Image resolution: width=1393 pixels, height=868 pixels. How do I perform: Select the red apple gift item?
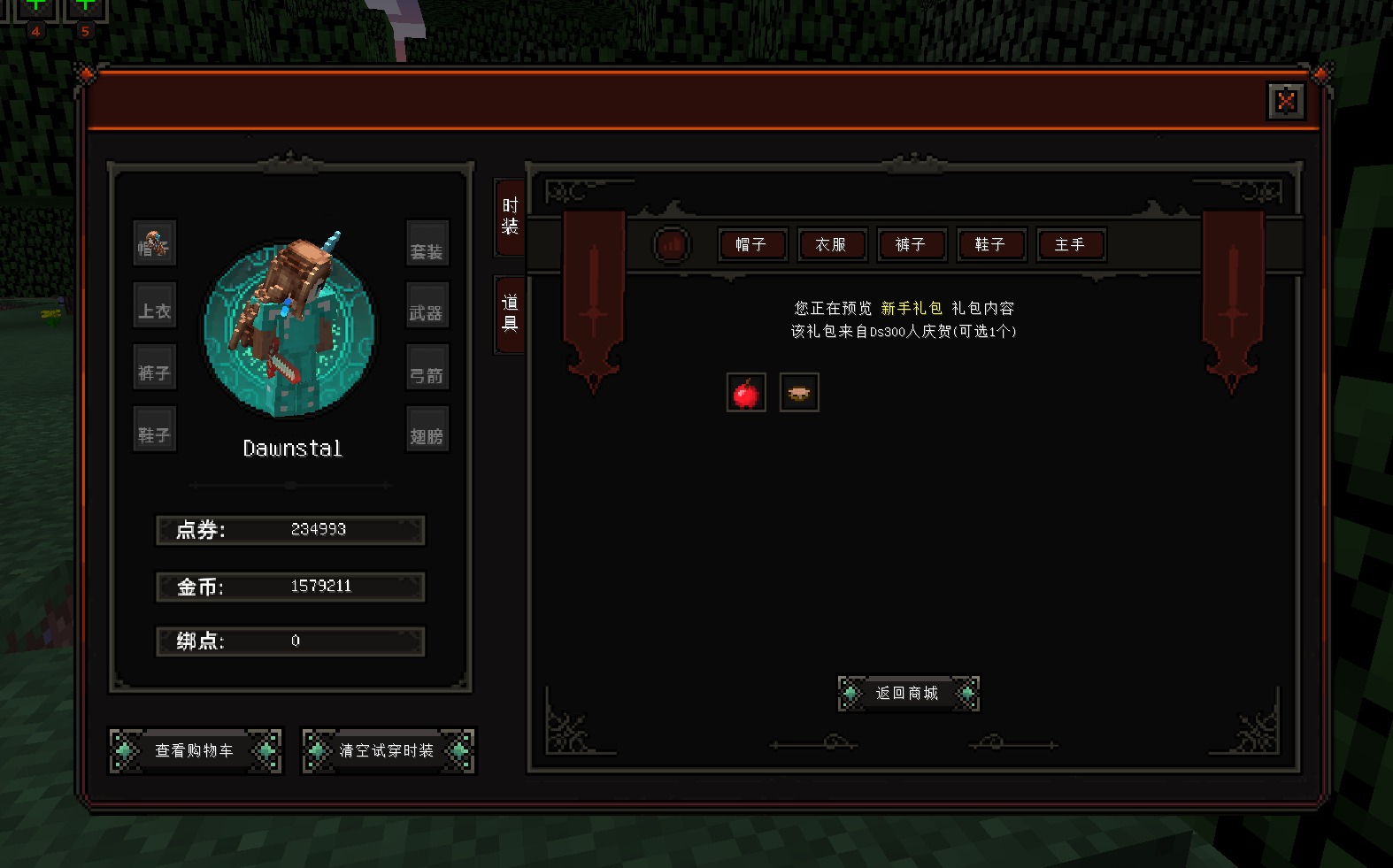pyautogui.click(x=746, y=393)
